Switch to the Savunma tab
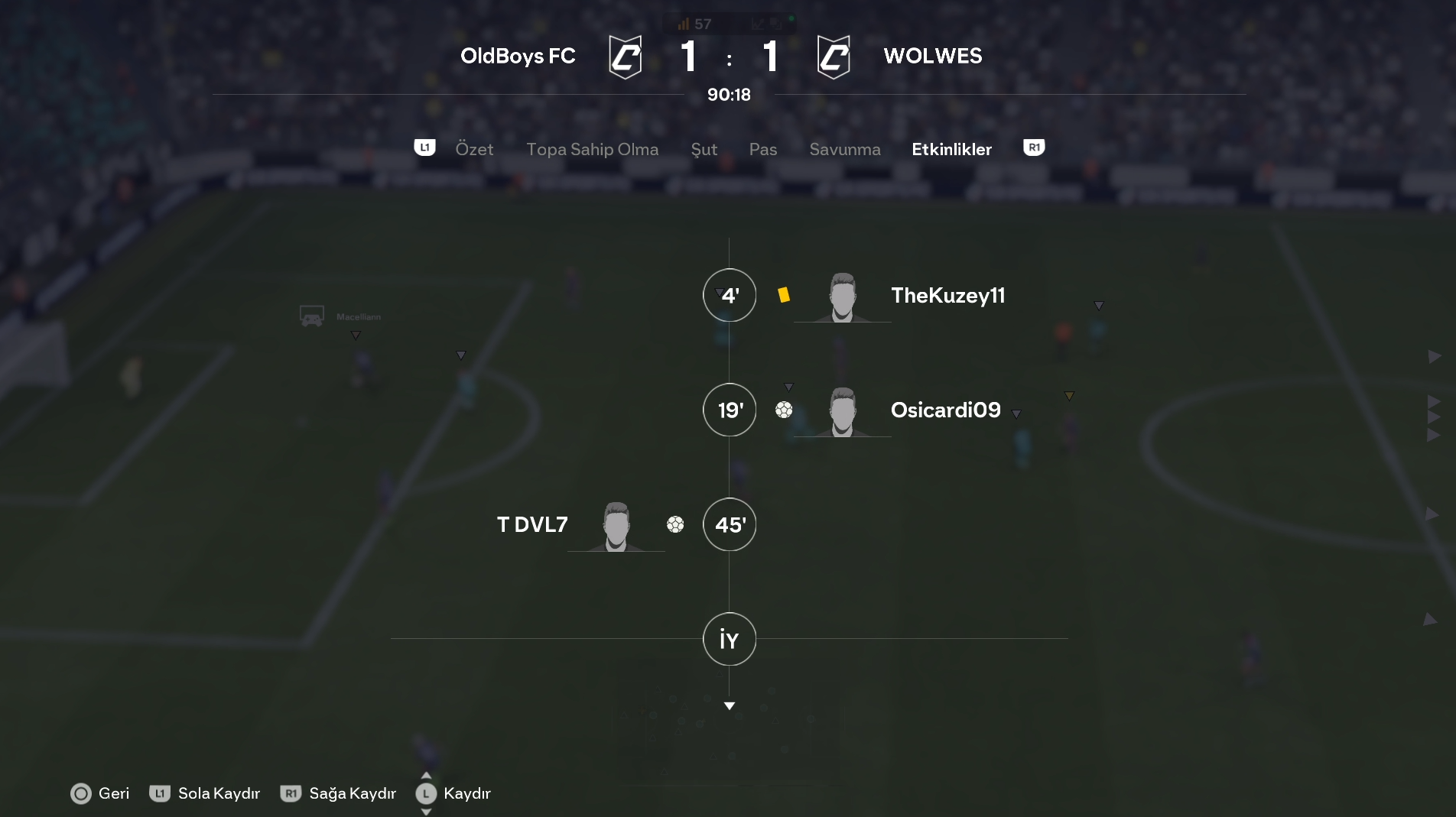 [844, 149]
